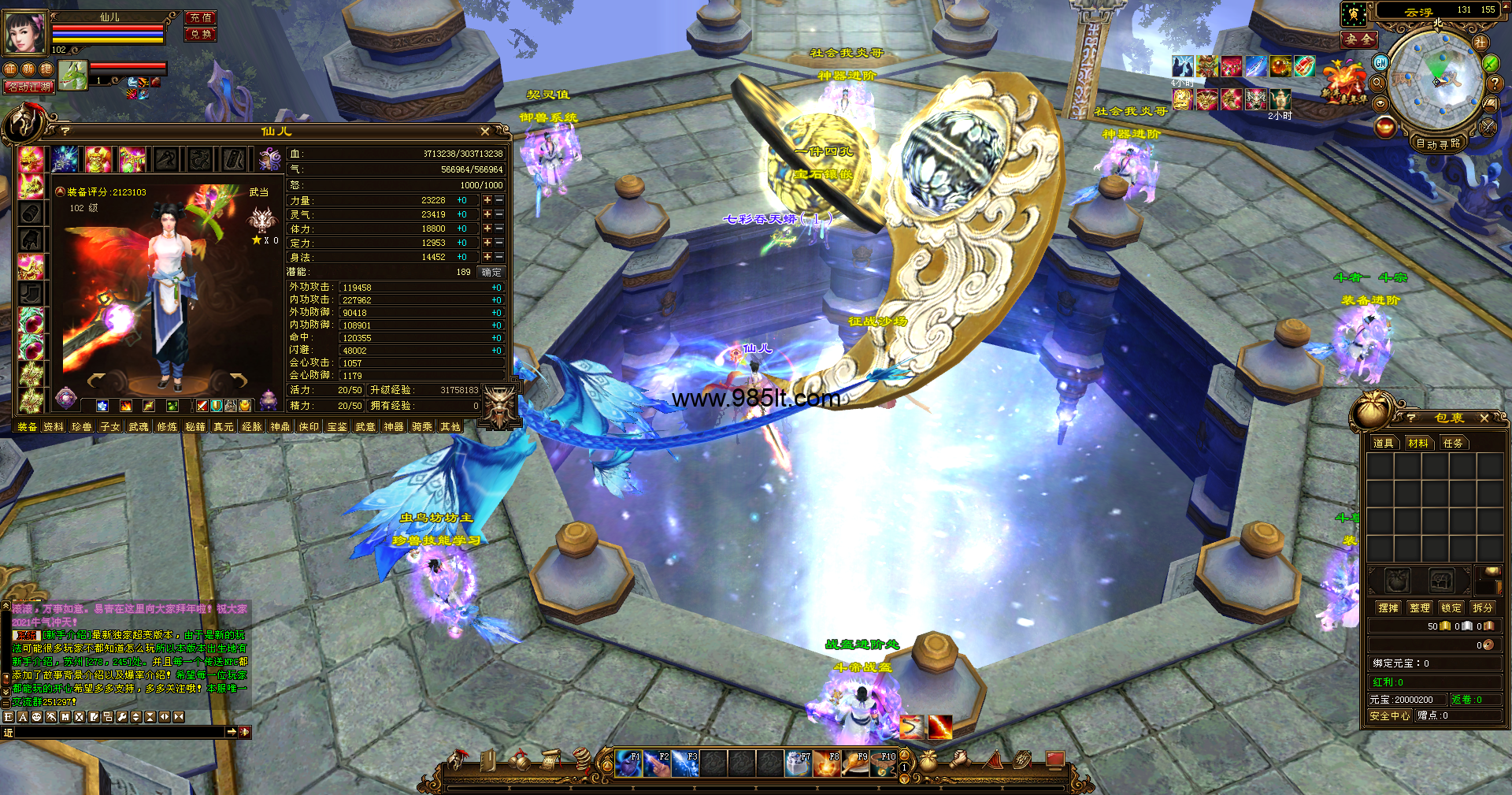
Task: Close the 仙儿 character panel
Action: pyautogui.click(x=485, y=132)
